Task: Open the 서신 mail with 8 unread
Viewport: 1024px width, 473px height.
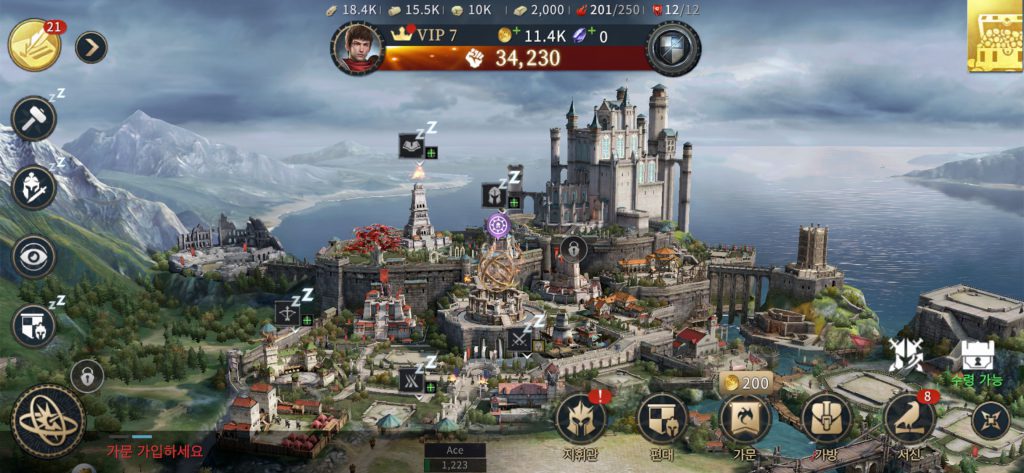Action: point(909,420)
